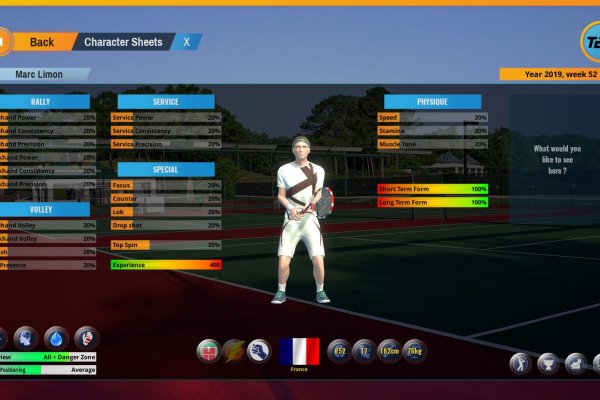Close the Character Sheets panel with X
This screenshot has width=600, height=400.
coord(186,42)
